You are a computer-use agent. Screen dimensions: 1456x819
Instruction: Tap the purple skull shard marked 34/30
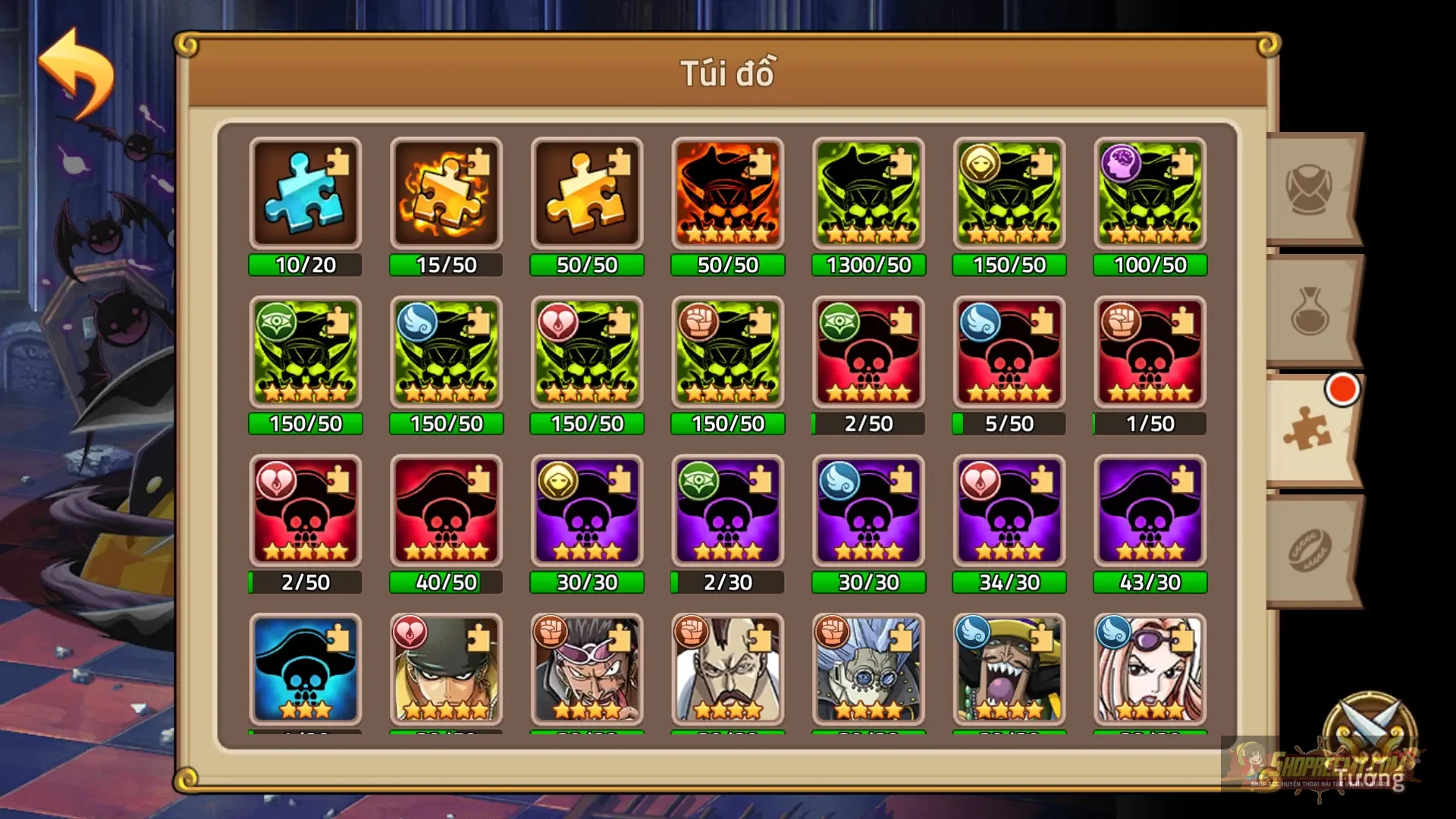(x=1009, y=512)
